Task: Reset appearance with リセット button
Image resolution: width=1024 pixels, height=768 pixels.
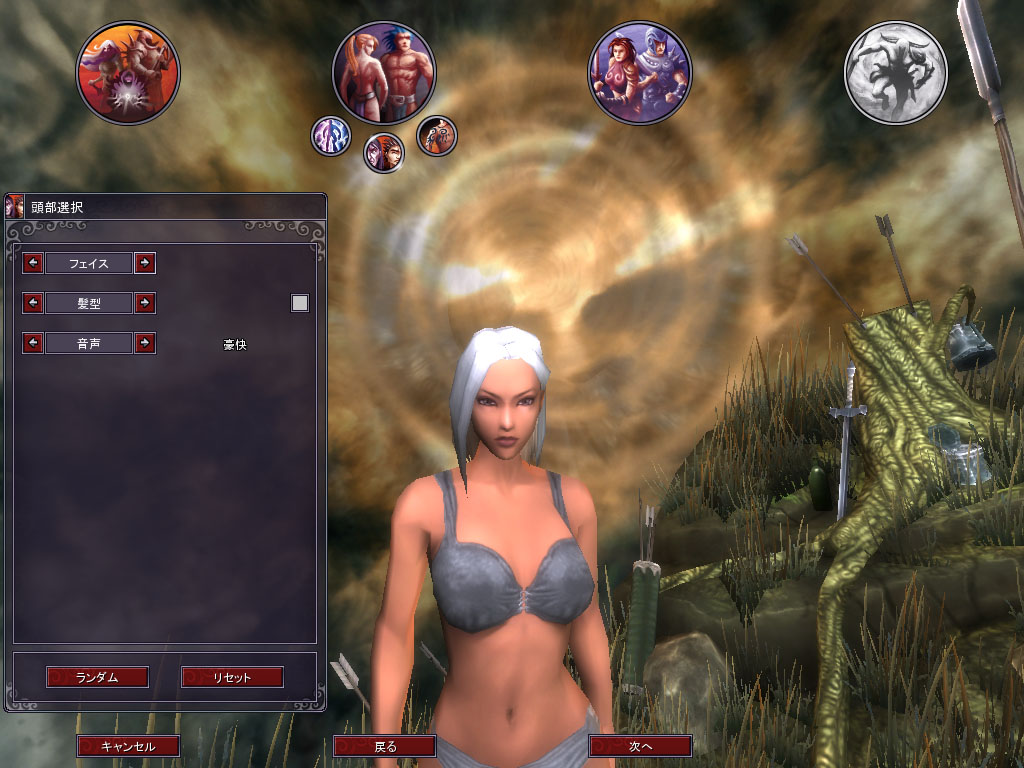Action: tap(232, 677)
